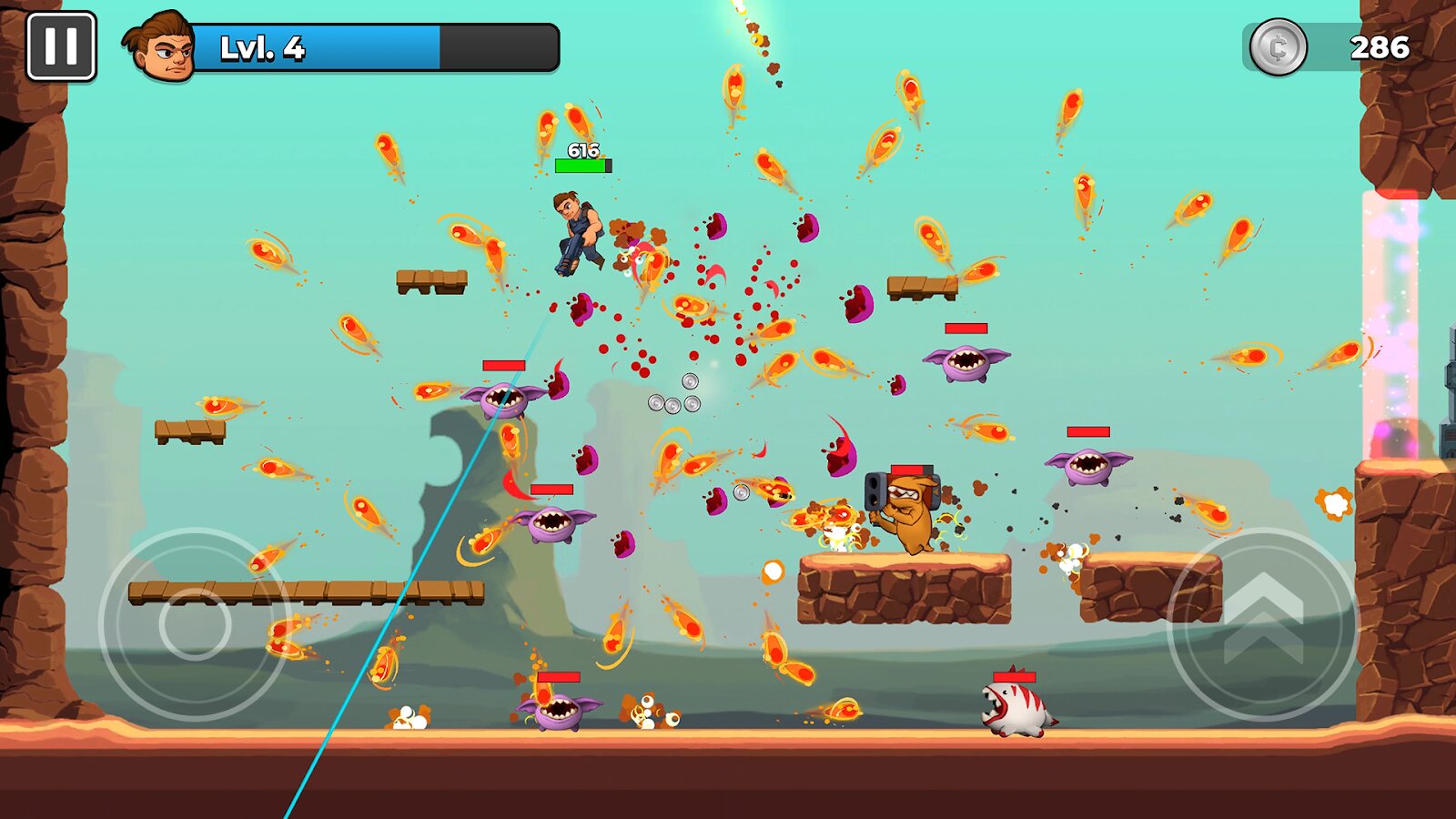1456x819 pixels.
Task: Pause the game with the pause button
Action: click(x=61, y=46)
